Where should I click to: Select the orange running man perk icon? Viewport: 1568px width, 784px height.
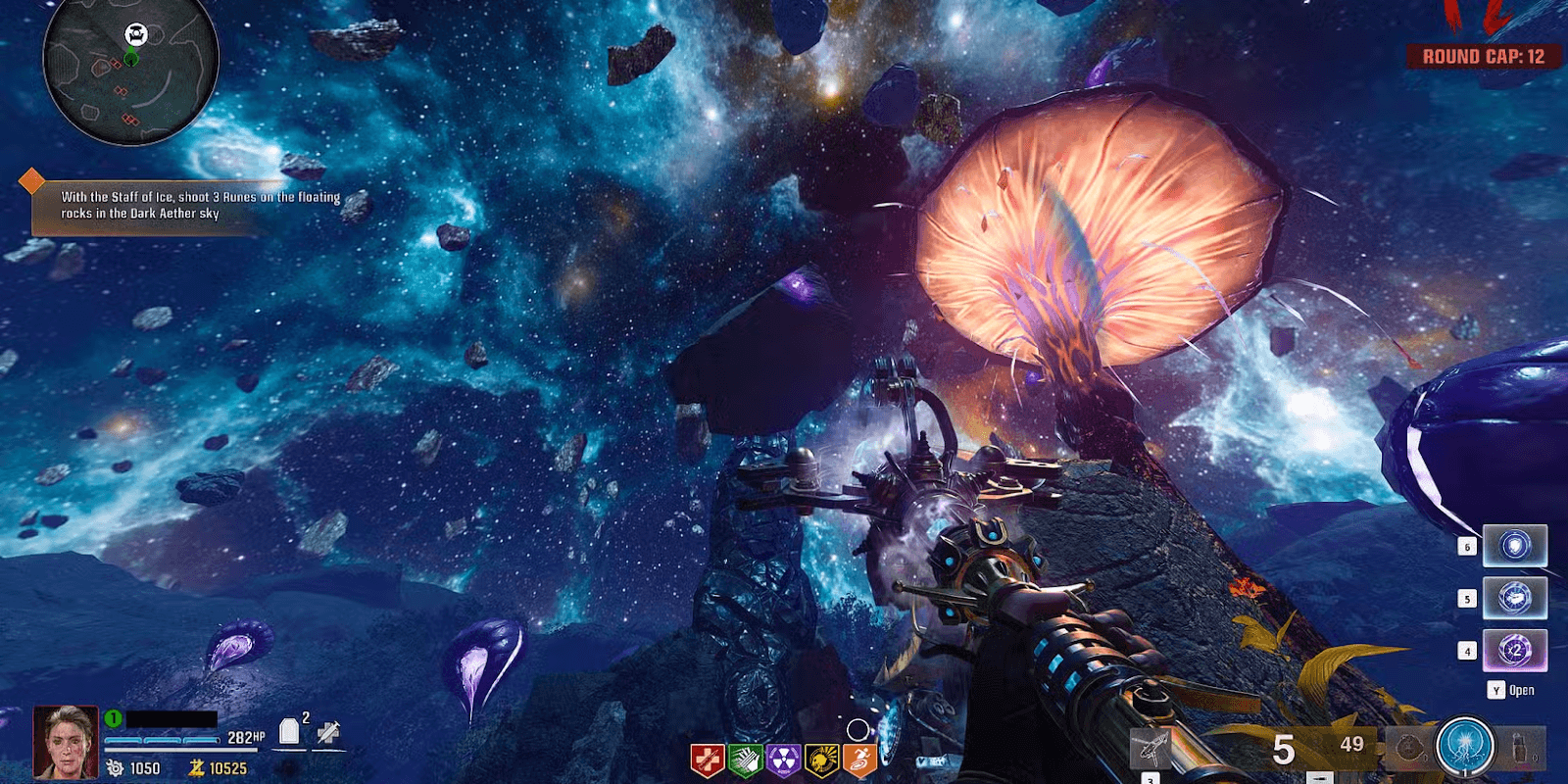858,759
